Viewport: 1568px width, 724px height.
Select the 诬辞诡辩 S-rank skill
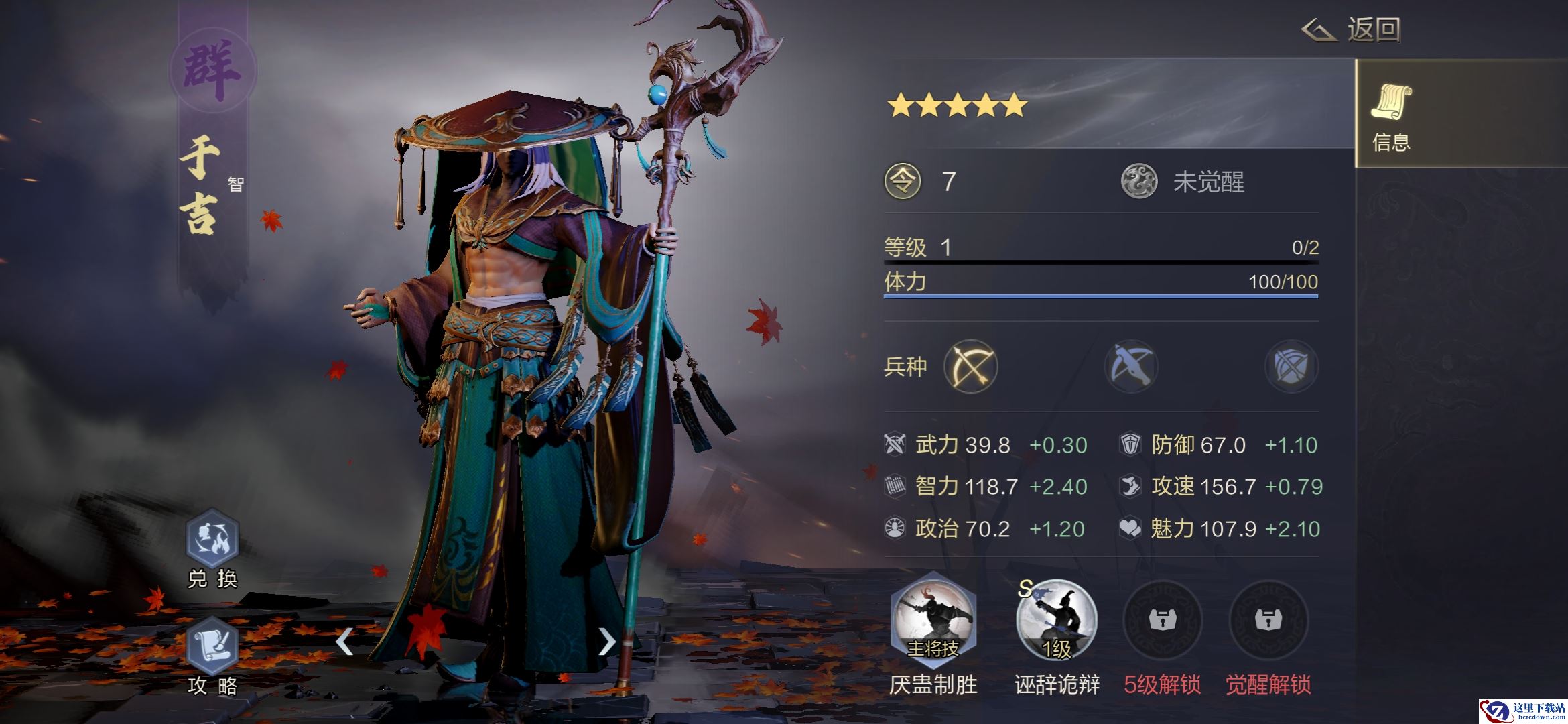pyautogui.click(x=1056, y=620)
